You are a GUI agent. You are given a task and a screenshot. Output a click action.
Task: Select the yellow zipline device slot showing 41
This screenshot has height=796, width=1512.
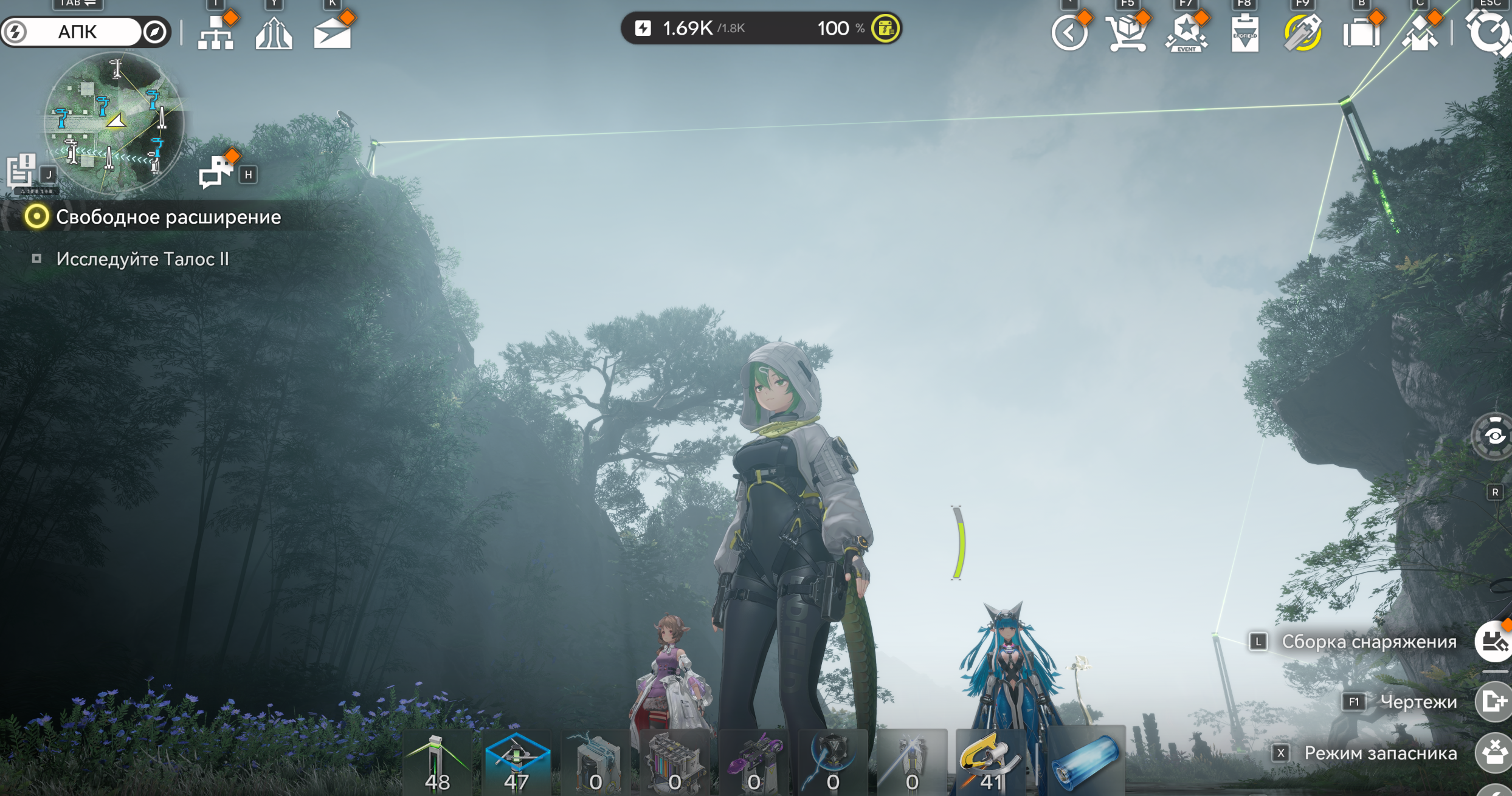[x=991, y=763]
